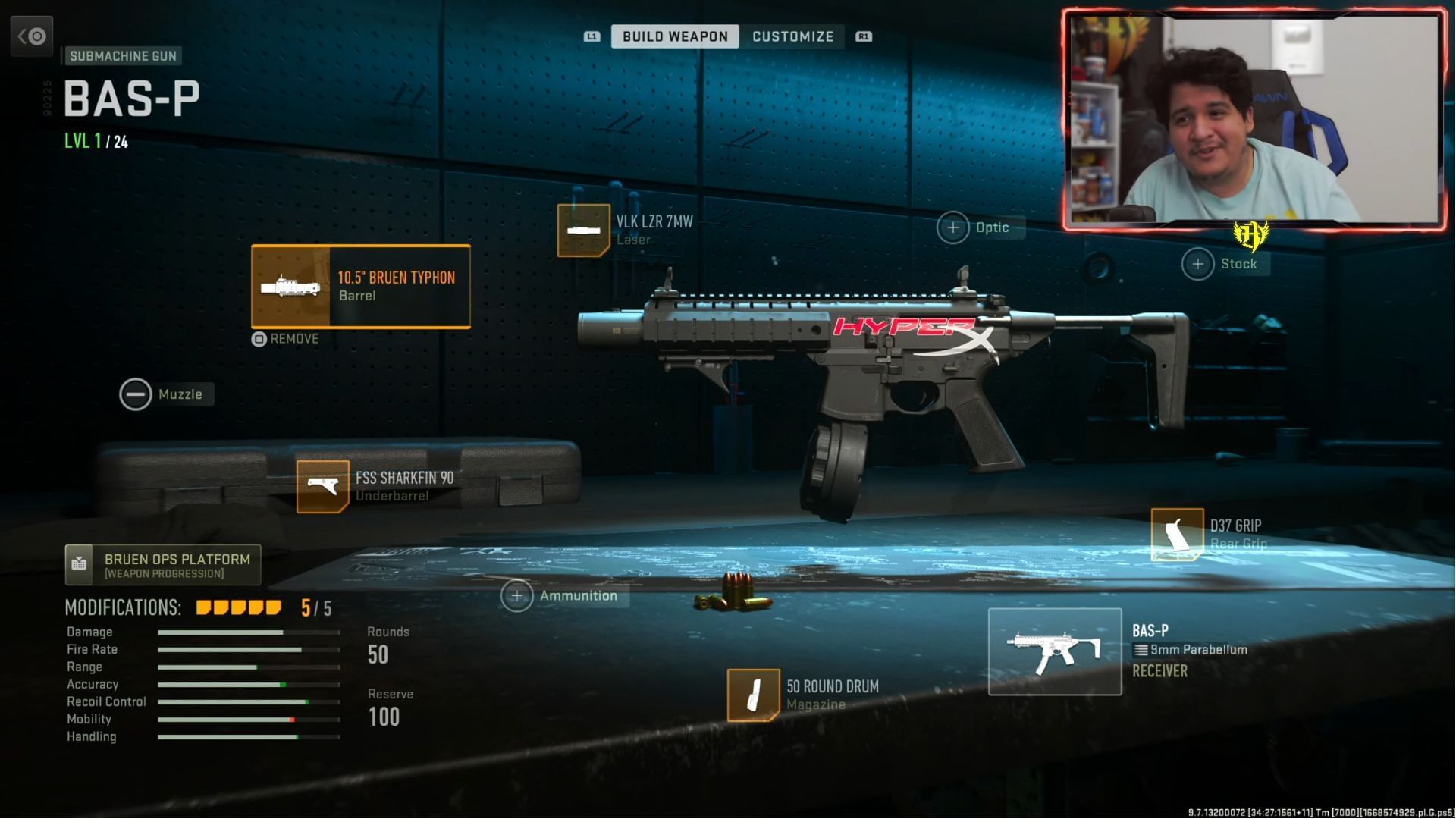Click the back arrow in the corner

pos(32,36)
